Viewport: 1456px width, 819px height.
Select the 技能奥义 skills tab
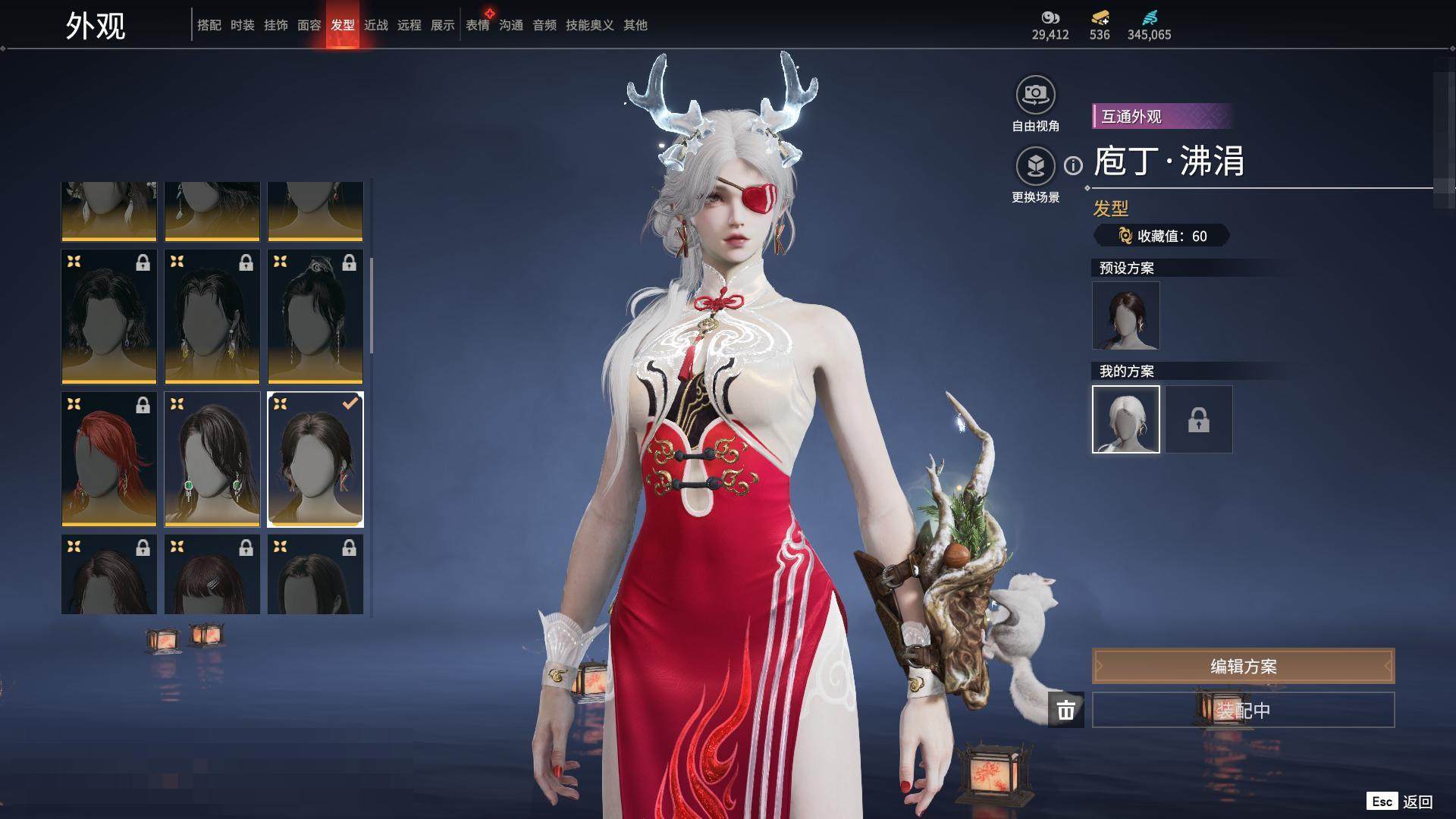[x=589, y=25]
